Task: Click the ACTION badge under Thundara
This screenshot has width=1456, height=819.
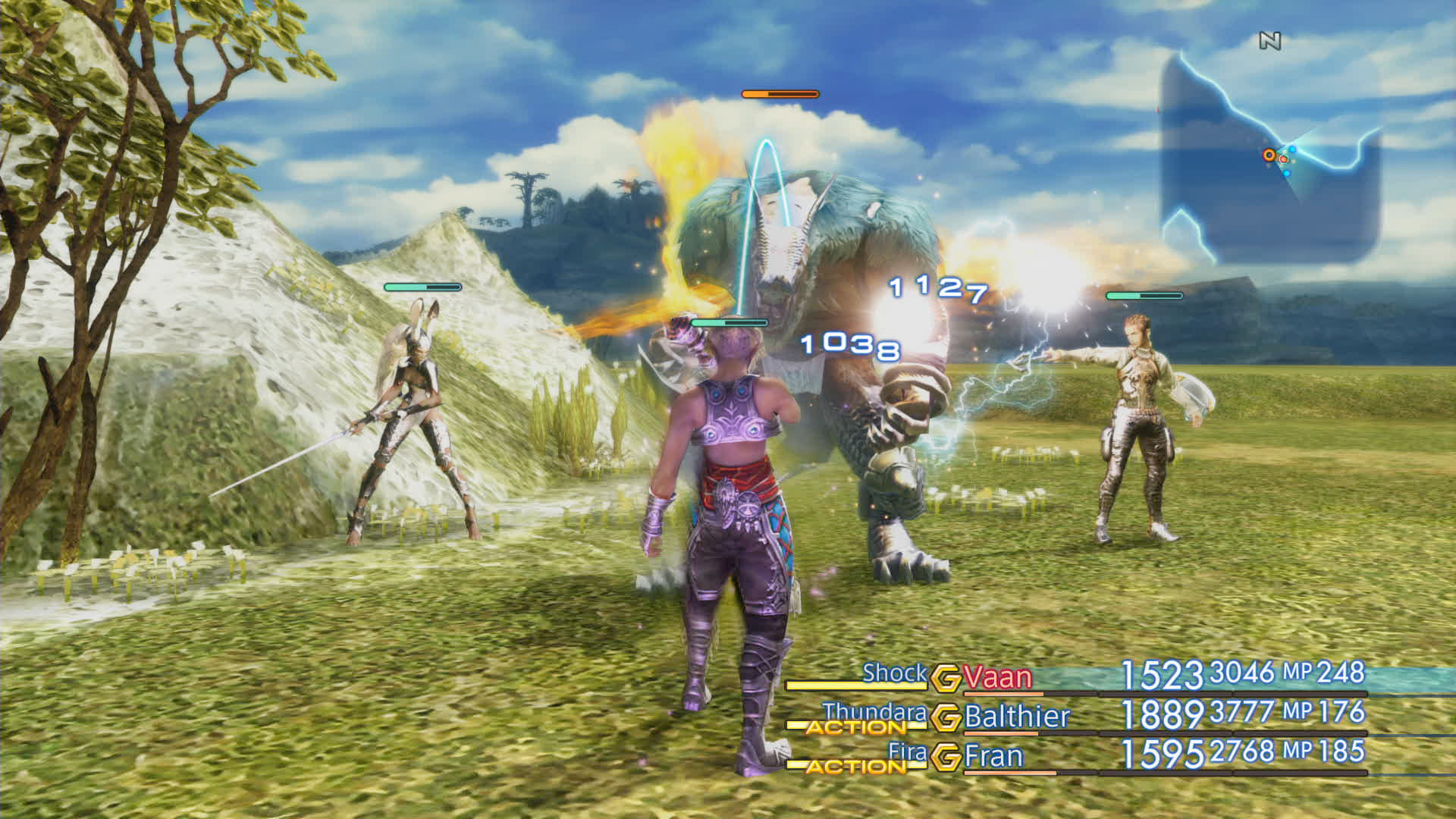Action: click(857, 727)
